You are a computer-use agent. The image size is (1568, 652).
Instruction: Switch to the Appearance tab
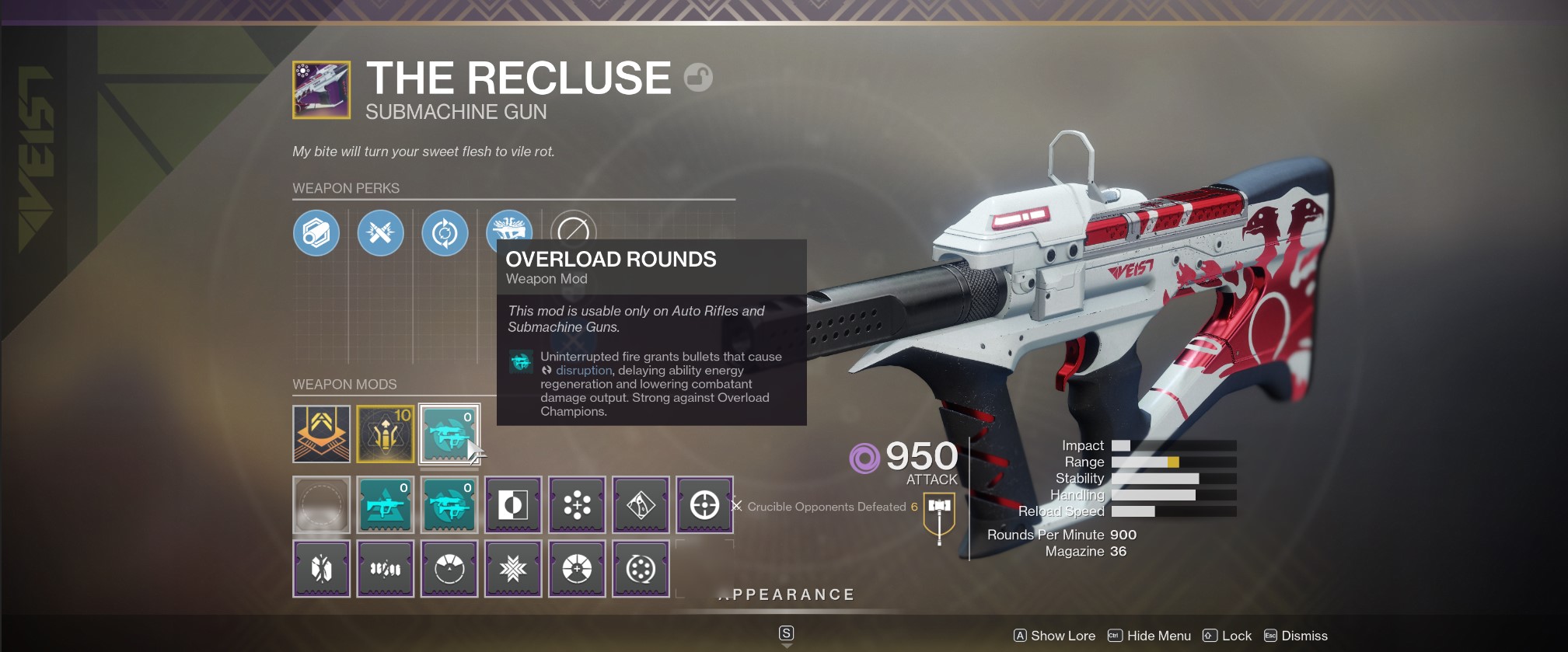(785, 594)
